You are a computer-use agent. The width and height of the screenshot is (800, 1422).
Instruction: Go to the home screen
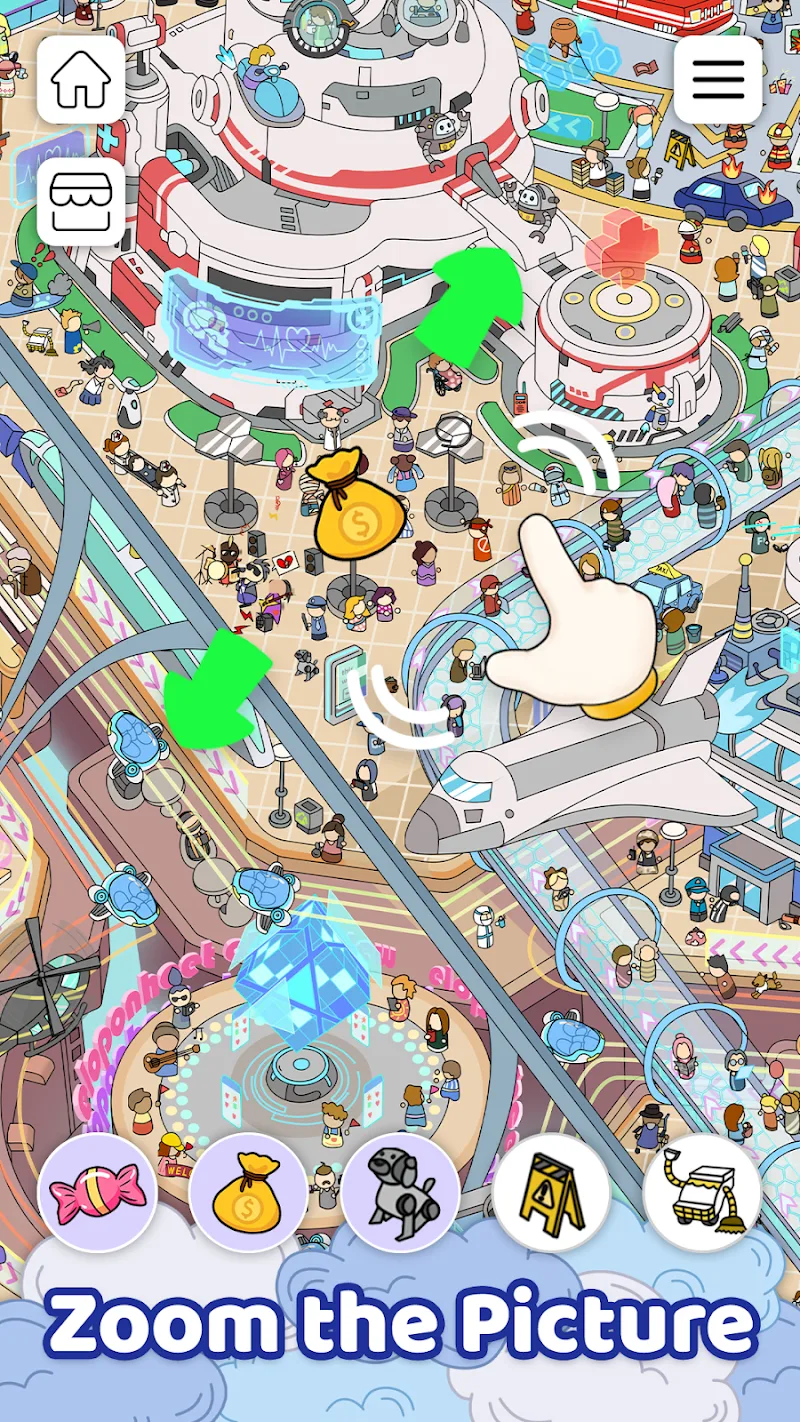pyautogui.click(x=81, y=80)
